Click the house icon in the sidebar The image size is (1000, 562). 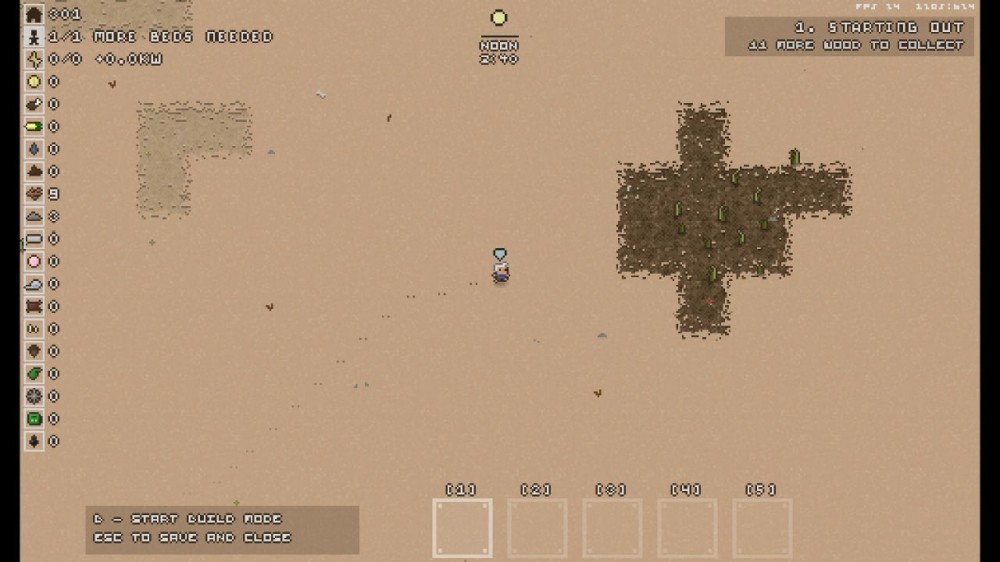pyautogui.click(x=34, y=15)
